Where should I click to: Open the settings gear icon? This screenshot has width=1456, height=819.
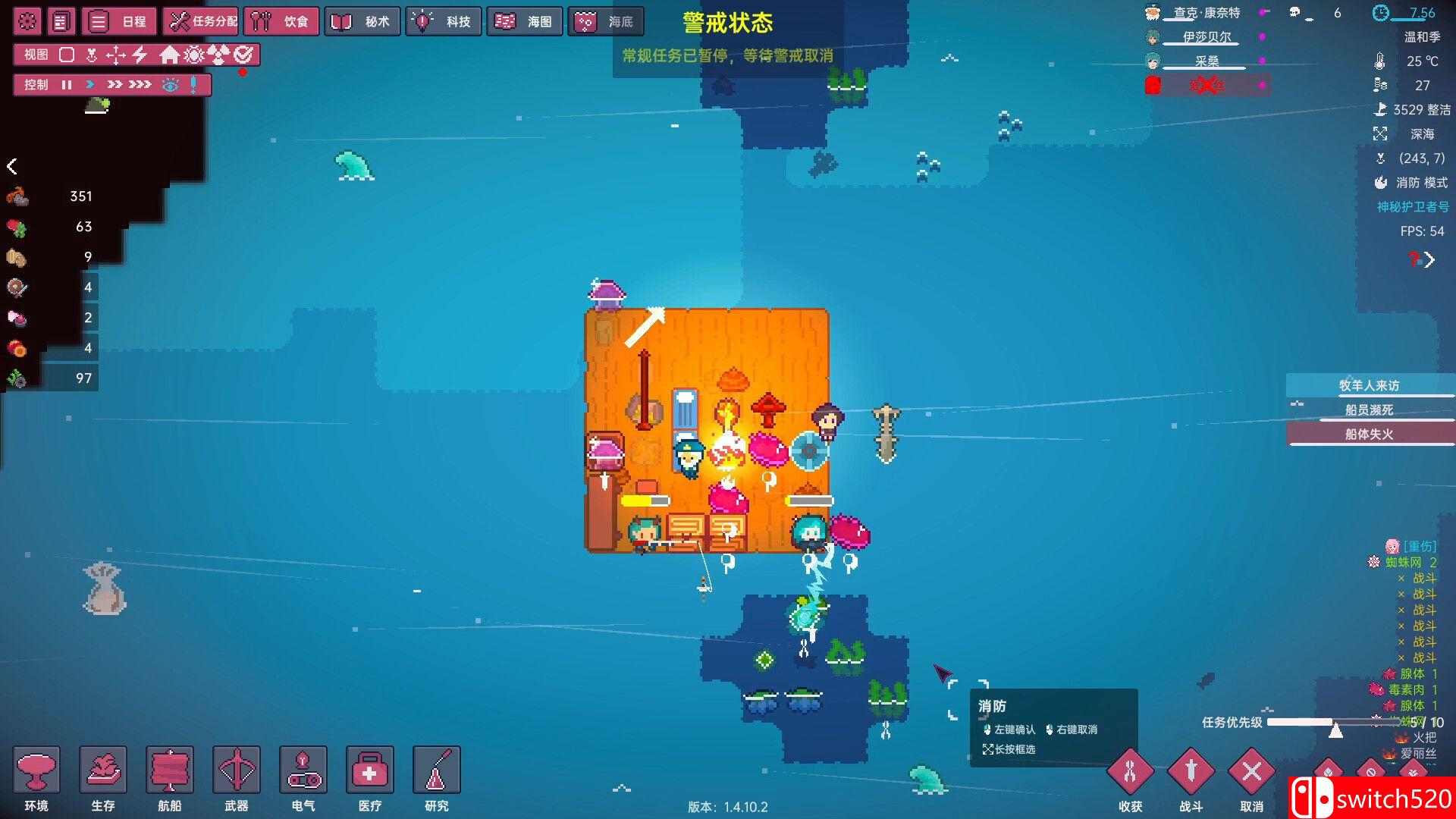pyautogui.click(x=27, y=21)
